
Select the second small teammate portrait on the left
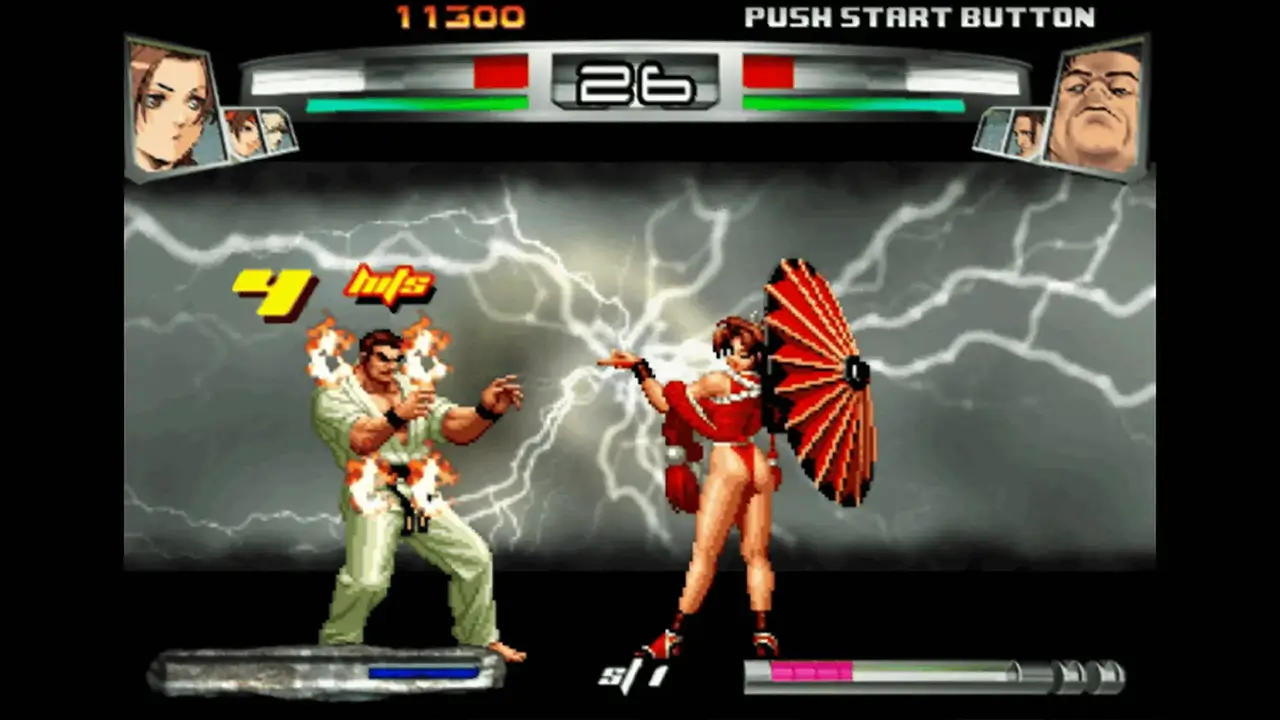275,130
